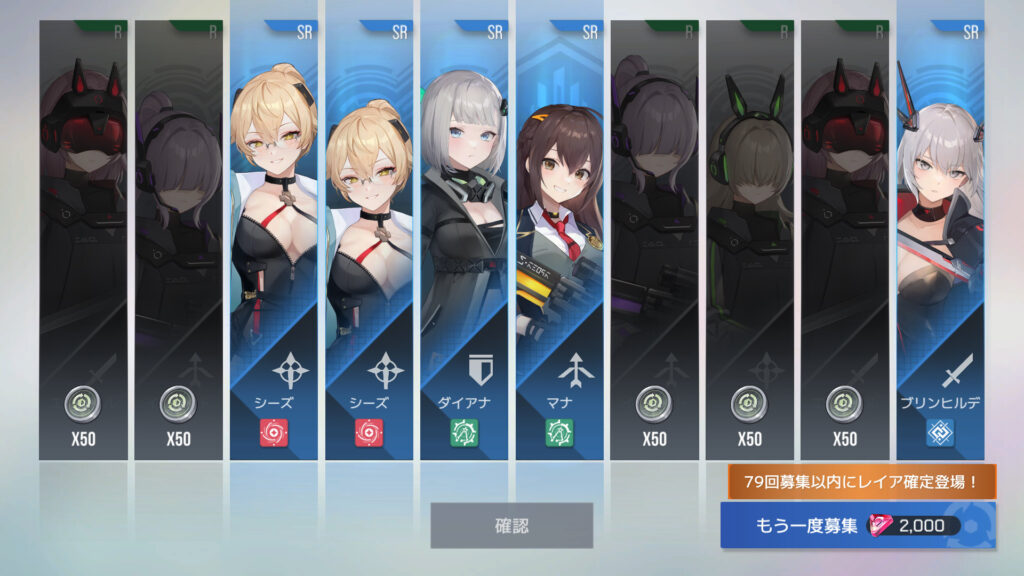This screenshot has width=1024, height=576.
Task: Choose the マナ SR character card
Action: [x=559, y=240]
